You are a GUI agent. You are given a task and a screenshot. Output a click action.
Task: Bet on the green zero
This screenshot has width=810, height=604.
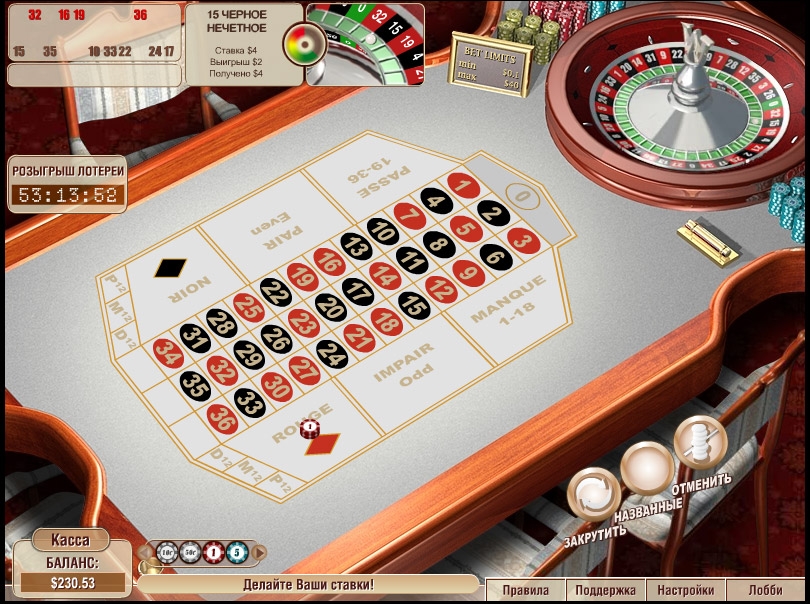click(x=519, y=194)
